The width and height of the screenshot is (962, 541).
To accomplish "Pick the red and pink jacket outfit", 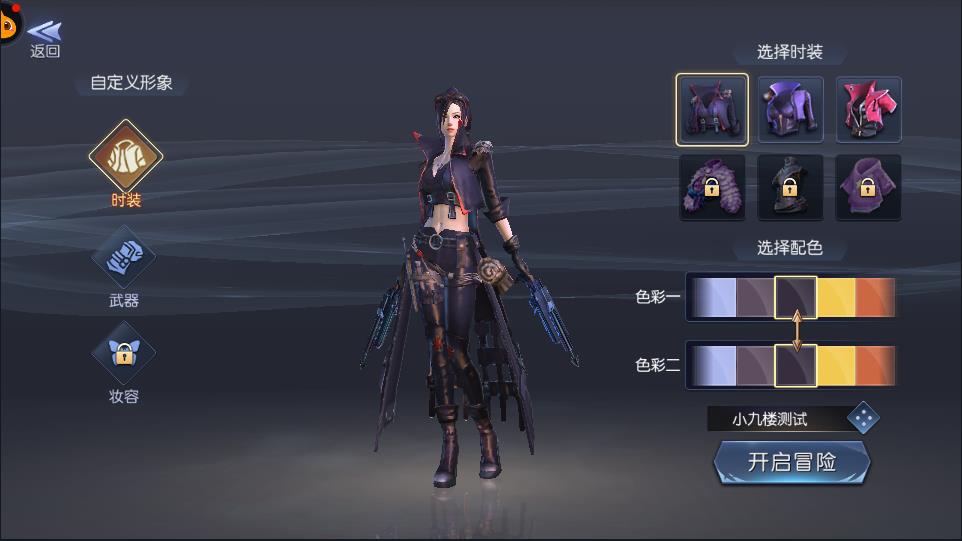I will [x=868, y=110].
